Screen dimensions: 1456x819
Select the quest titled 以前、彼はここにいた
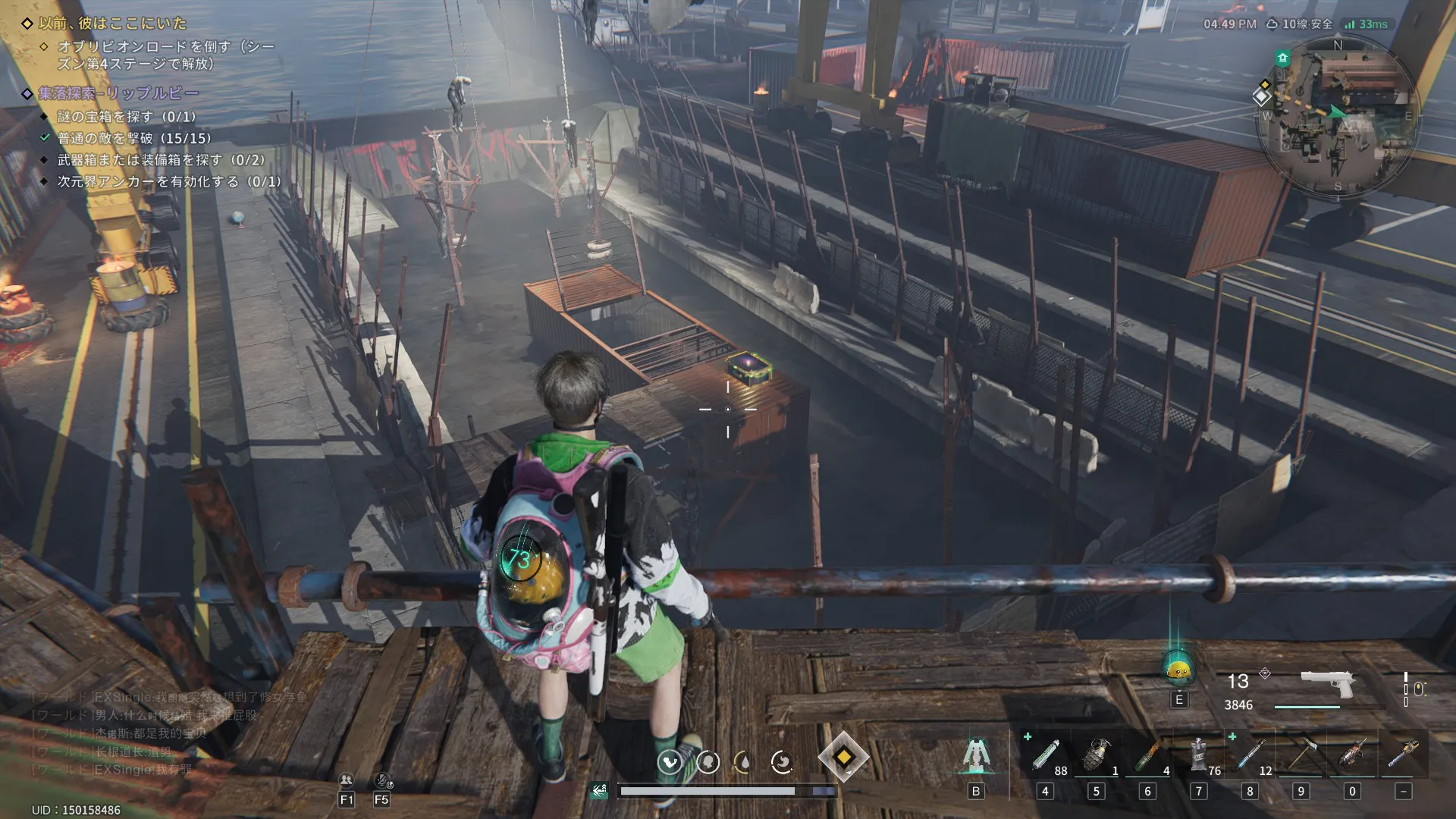point(112,24)
